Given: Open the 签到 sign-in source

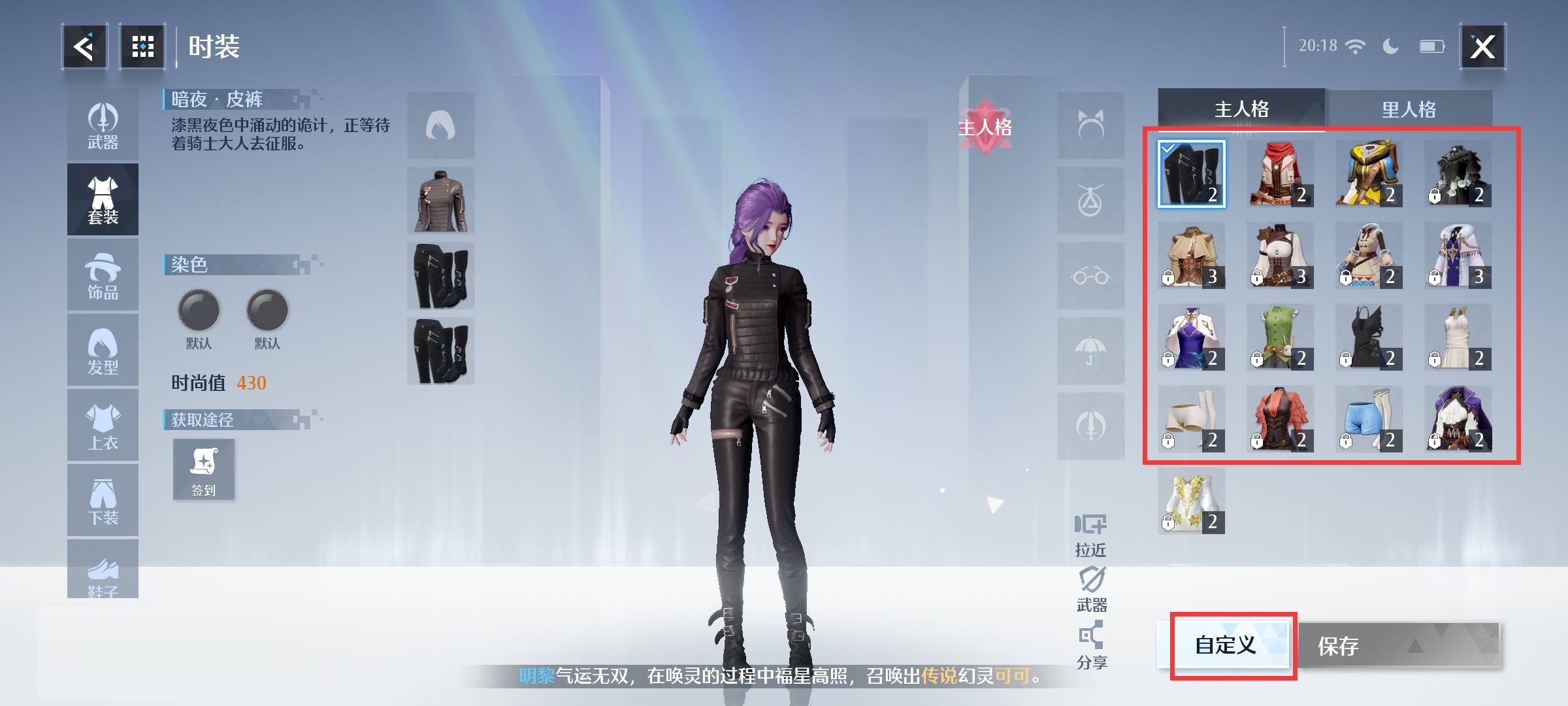Looking at the screenshot, I should click(203, 469).
